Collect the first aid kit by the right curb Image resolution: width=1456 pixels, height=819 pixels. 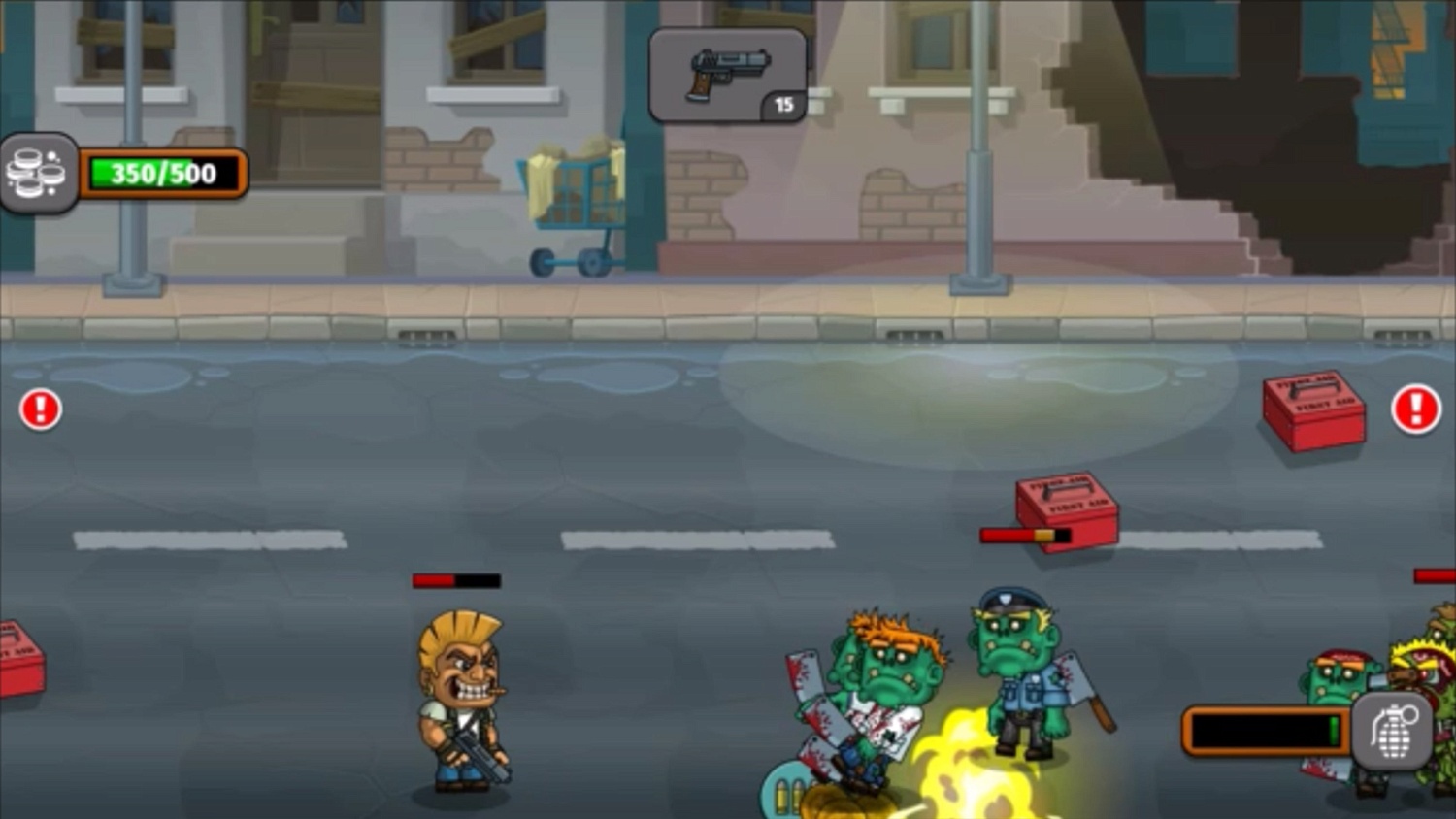click(x=1312, y=412)
